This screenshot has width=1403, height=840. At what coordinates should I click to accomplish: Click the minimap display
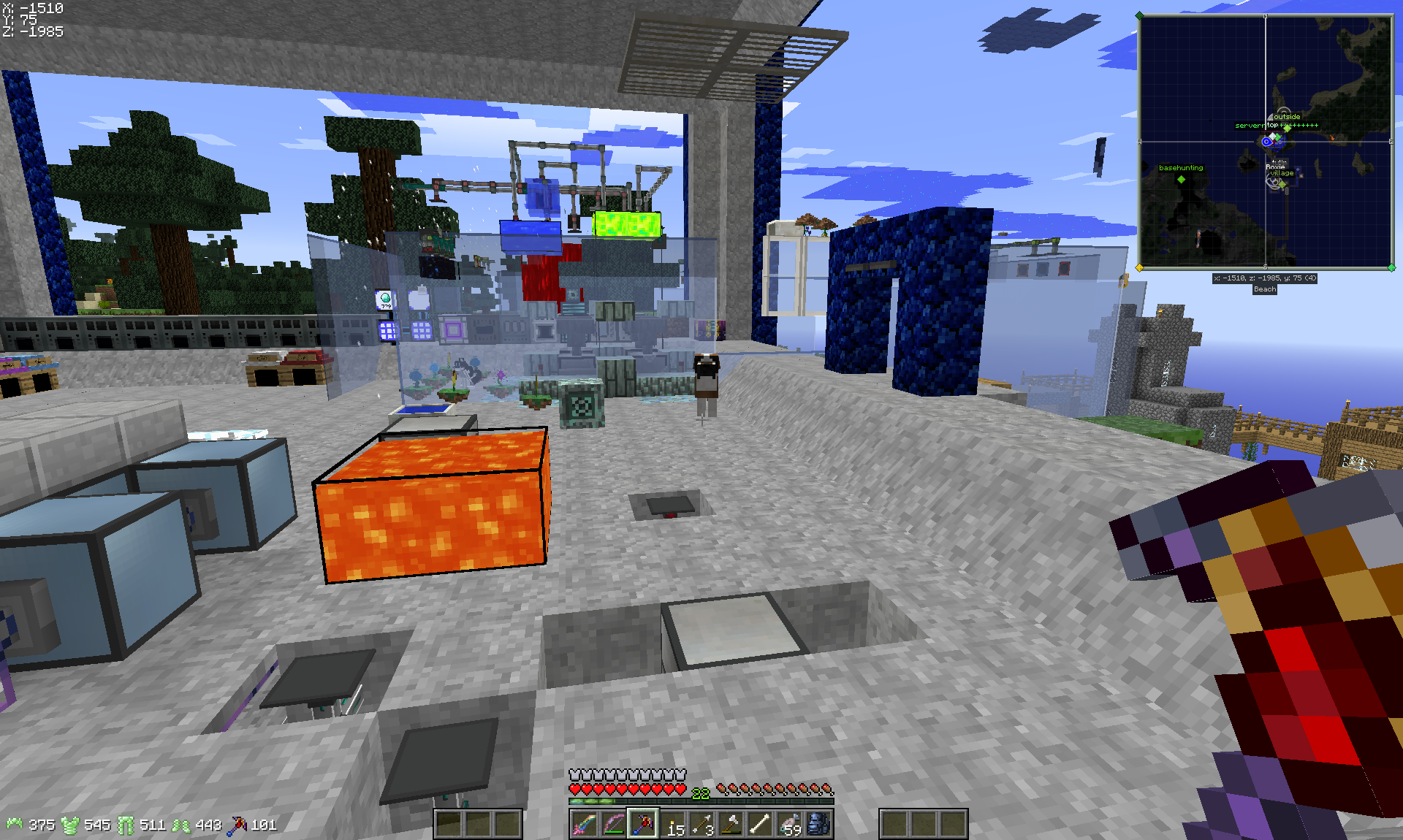tap(1266, 142)
